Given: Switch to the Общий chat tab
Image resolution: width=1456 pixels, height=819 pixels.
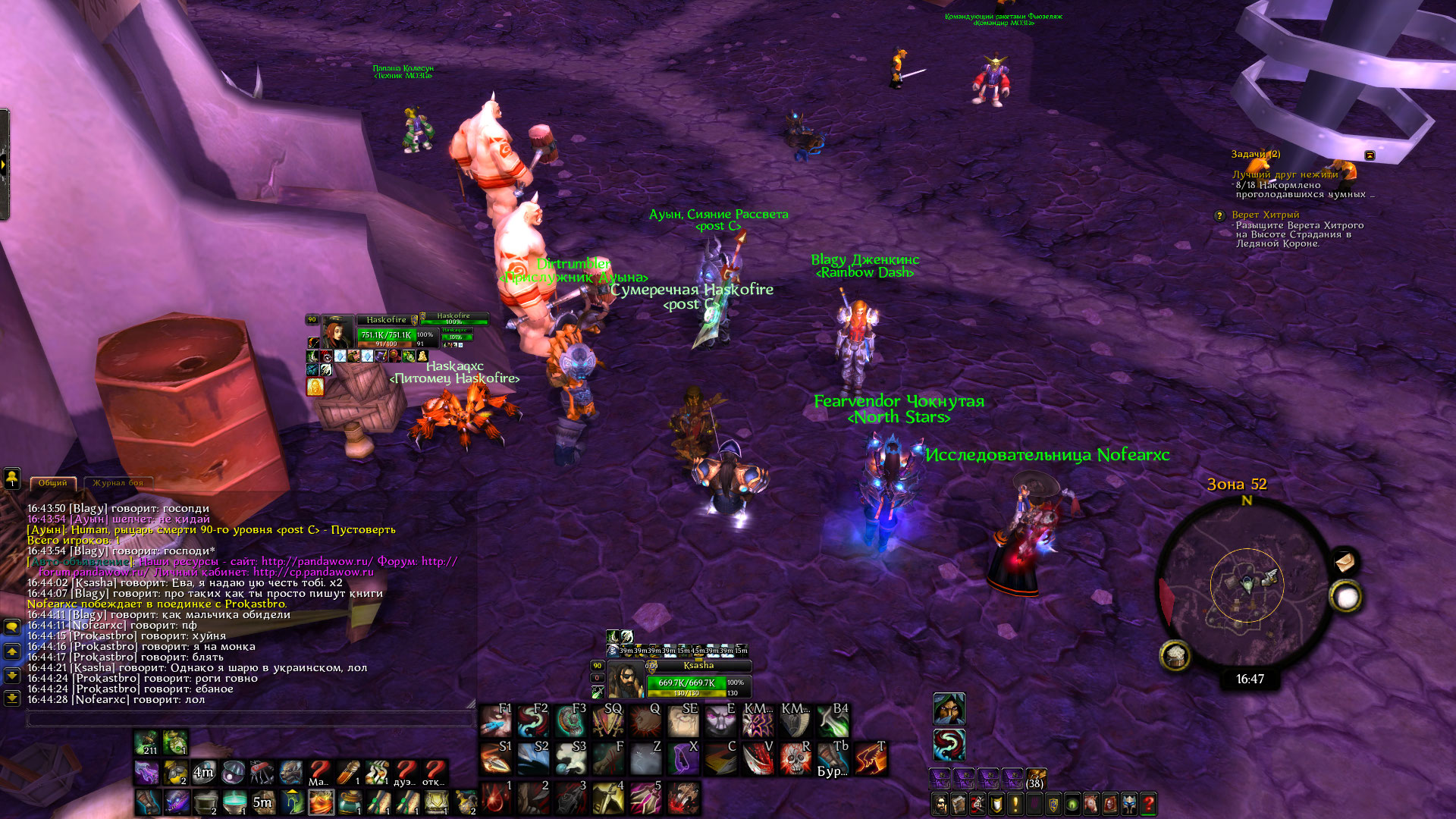Looking at the screenshot, I should tap(53, 483).
